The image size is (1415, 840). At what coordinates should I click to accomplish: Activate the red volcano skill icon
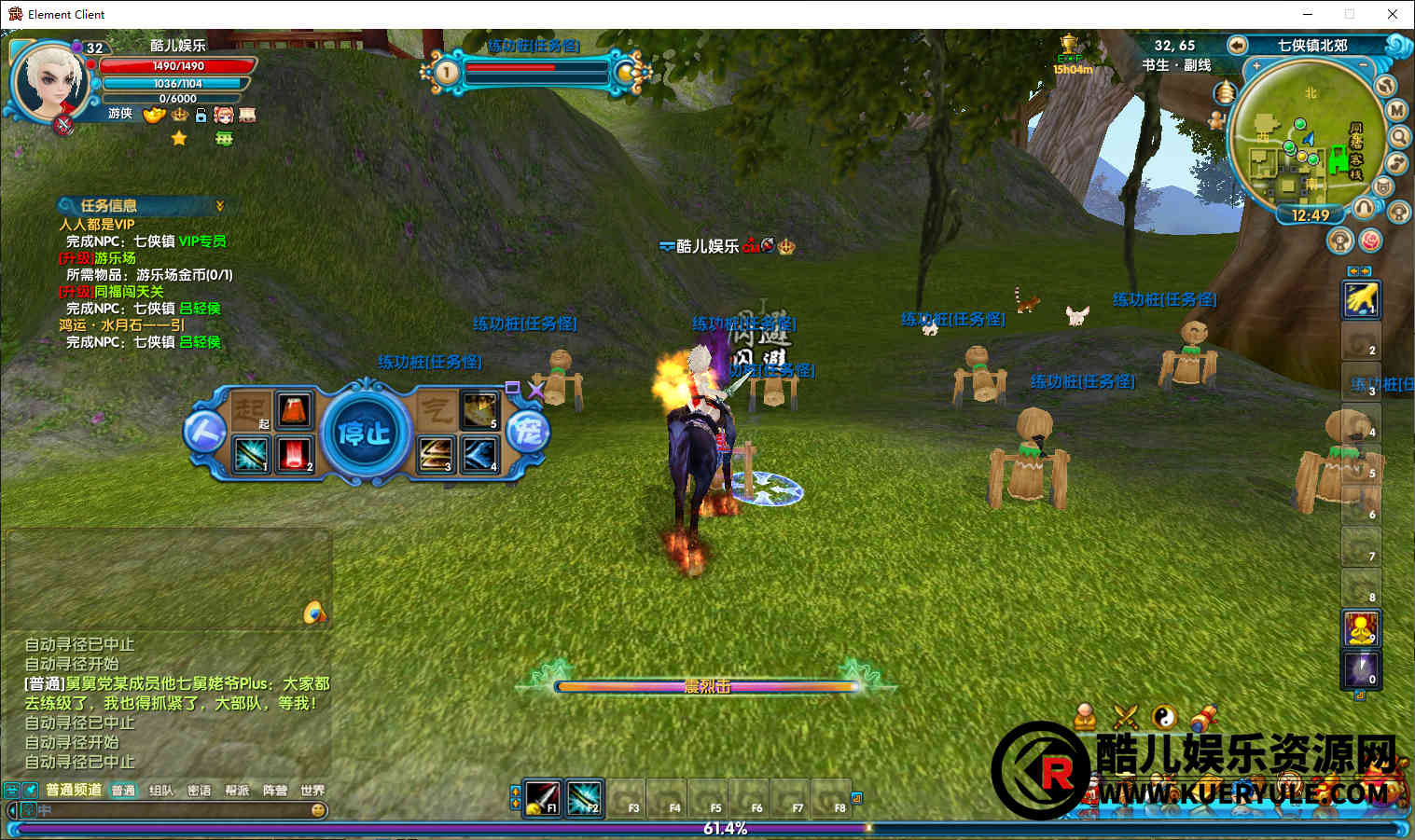pyautogui.click(x=294, y=409)
